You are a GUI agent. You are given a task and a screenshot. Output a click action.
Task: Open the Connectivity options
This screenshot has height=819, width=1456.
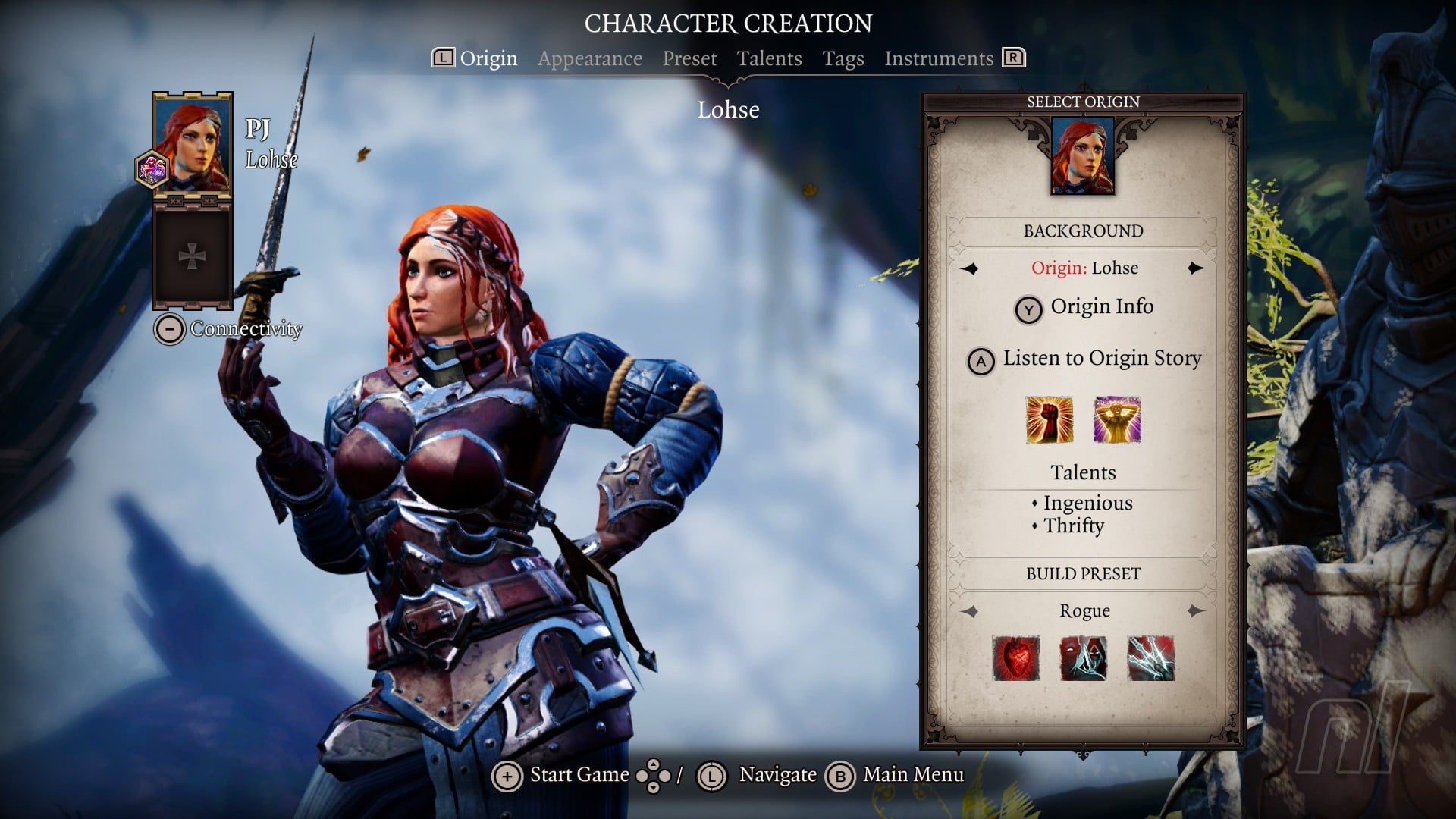click(229, 329)
